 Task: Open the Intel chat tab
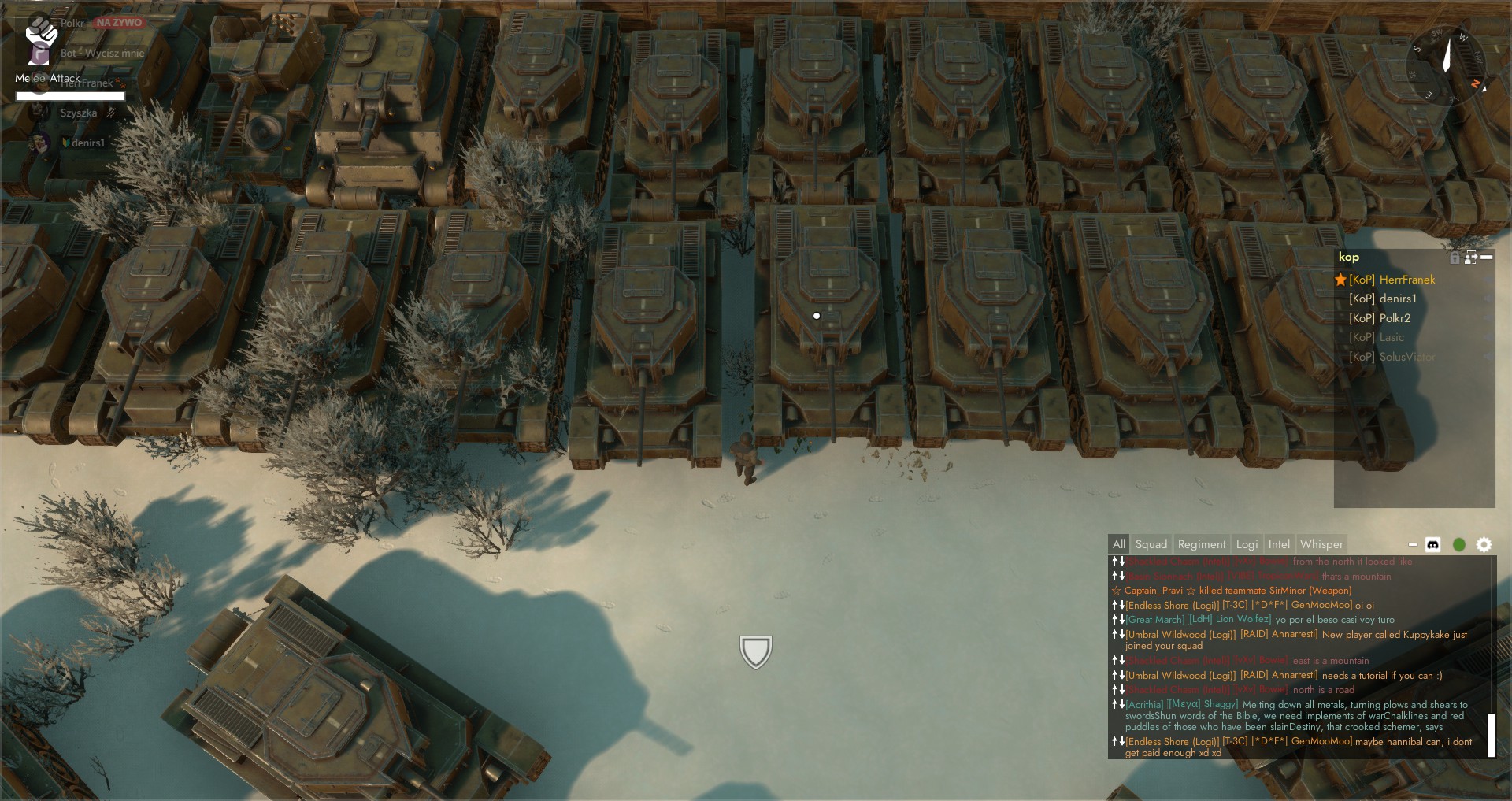coord(1280,543)
